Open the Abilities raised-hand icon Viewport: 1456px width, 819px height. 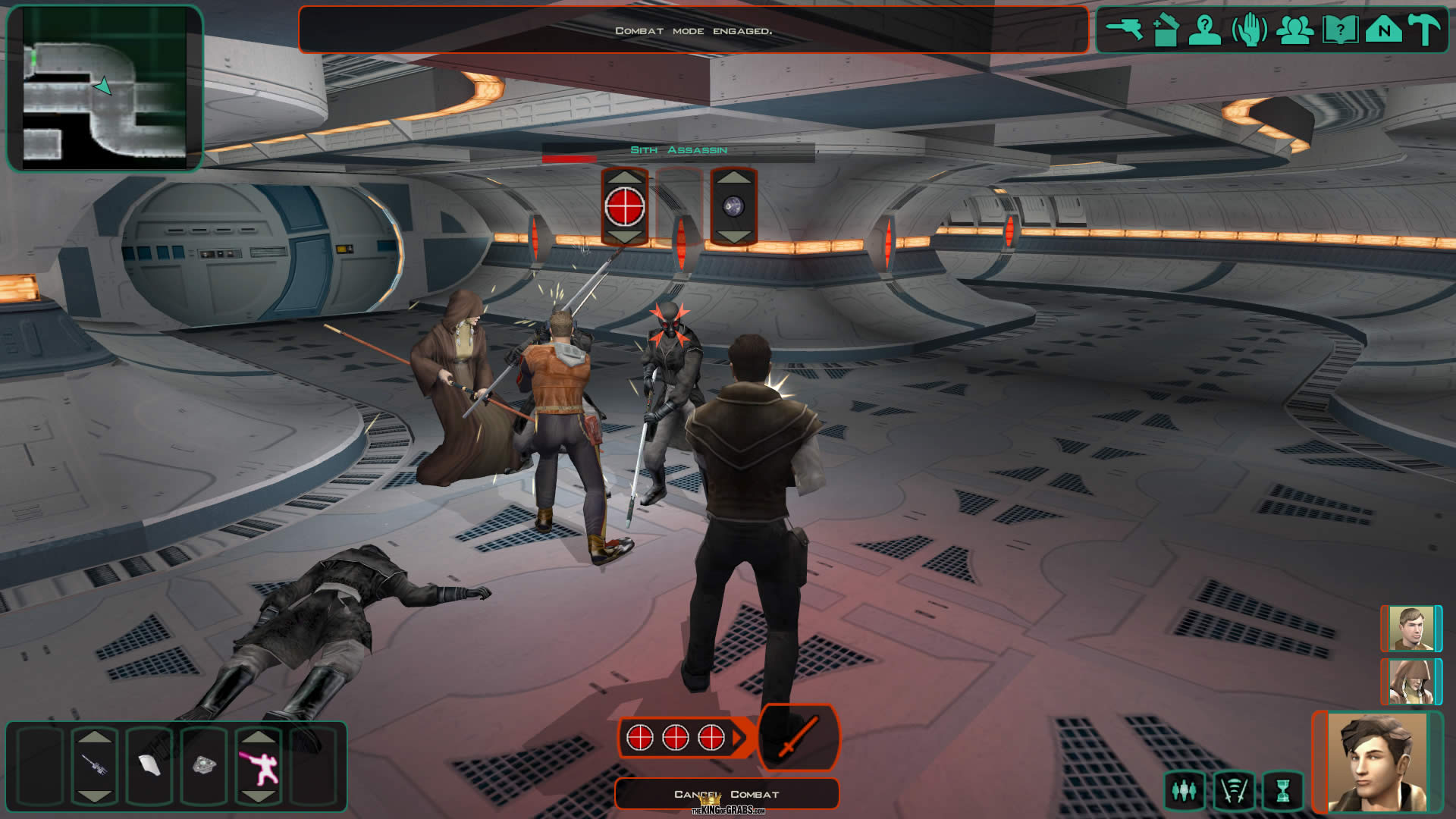[x=1250, y=30]
